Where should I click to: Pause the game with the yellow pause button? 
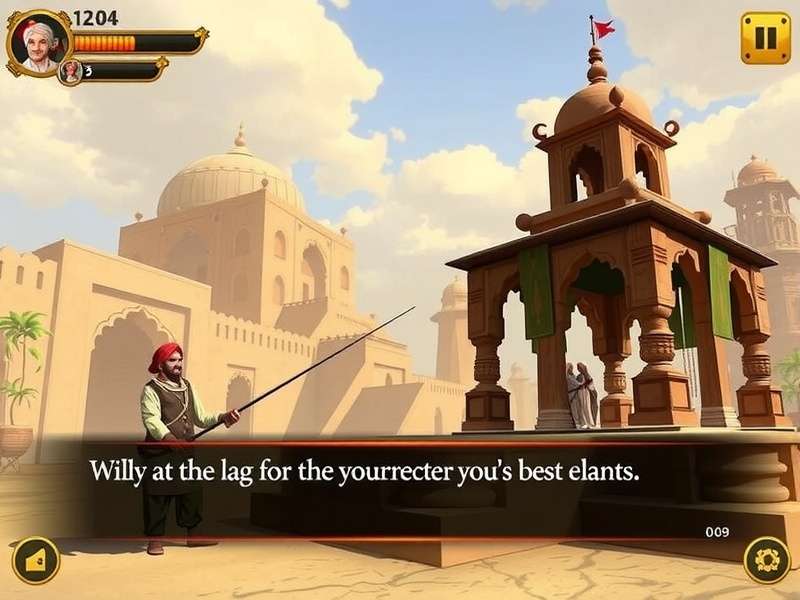(765, 38)
